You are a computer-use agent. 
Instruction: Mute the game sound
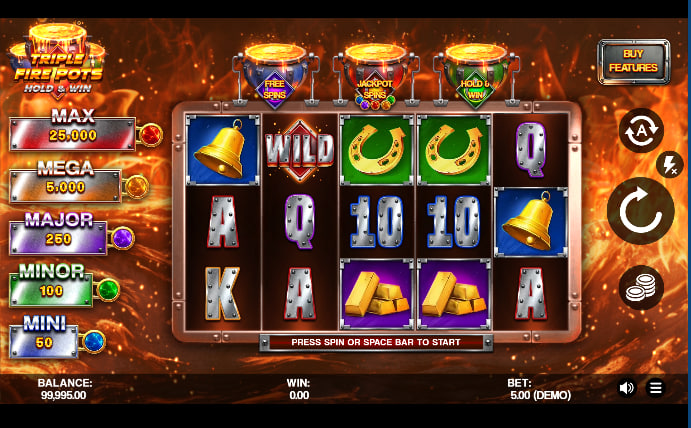pyautogui.click(x=627, y=388)
